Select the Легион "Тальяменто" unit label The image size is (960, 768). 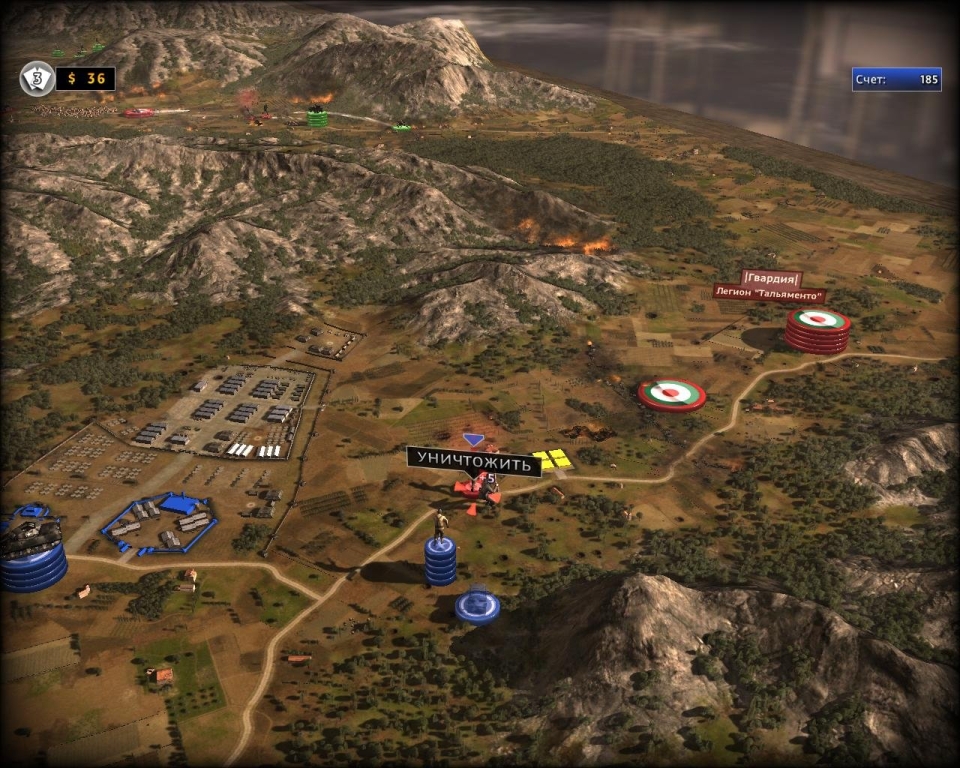769,294
